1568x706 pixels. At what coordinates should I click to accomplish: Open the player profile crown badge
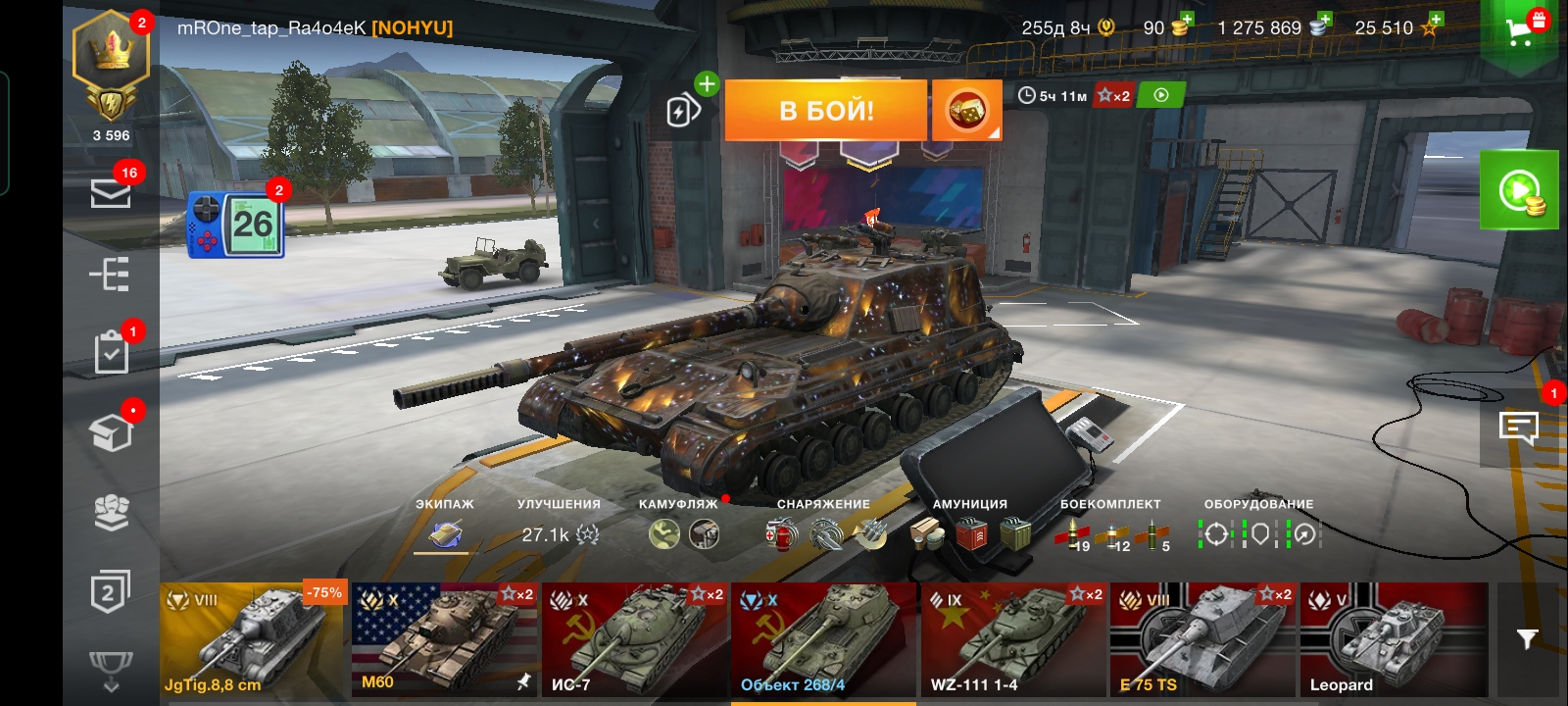pos(111,59)
